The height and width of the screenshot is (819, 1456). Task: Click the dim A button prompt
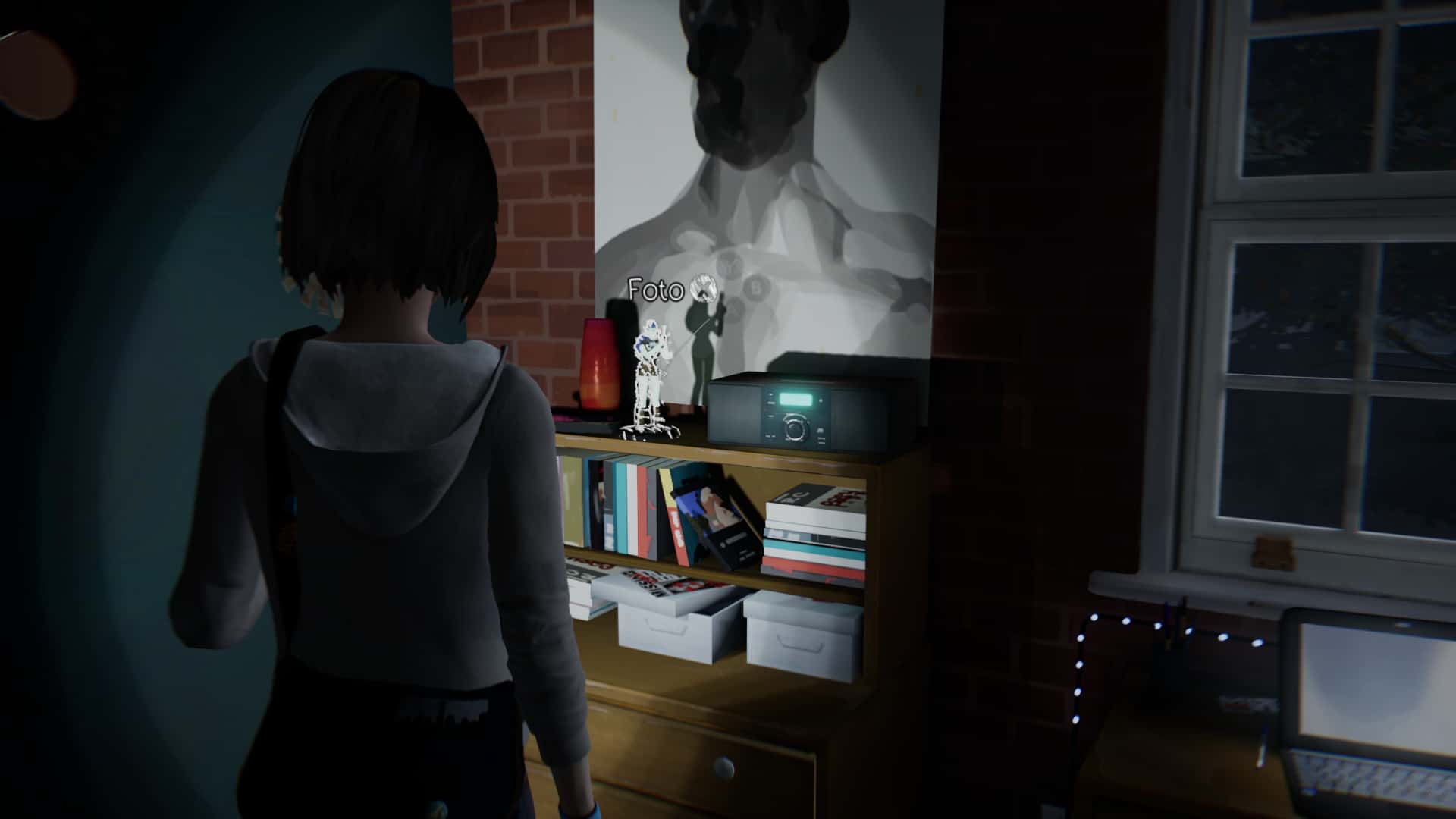point(734,309)
